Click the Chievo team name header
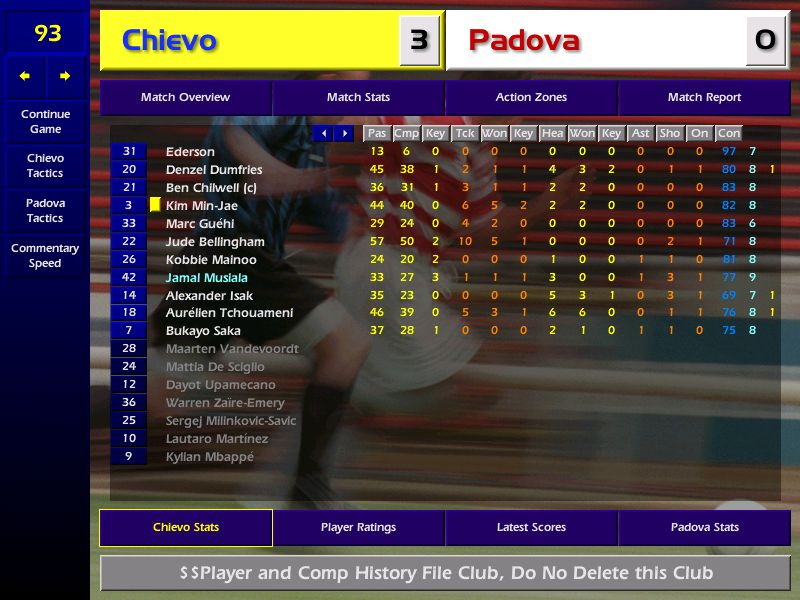This screenshot has height=600, width=800. click(x=170, y=40)
